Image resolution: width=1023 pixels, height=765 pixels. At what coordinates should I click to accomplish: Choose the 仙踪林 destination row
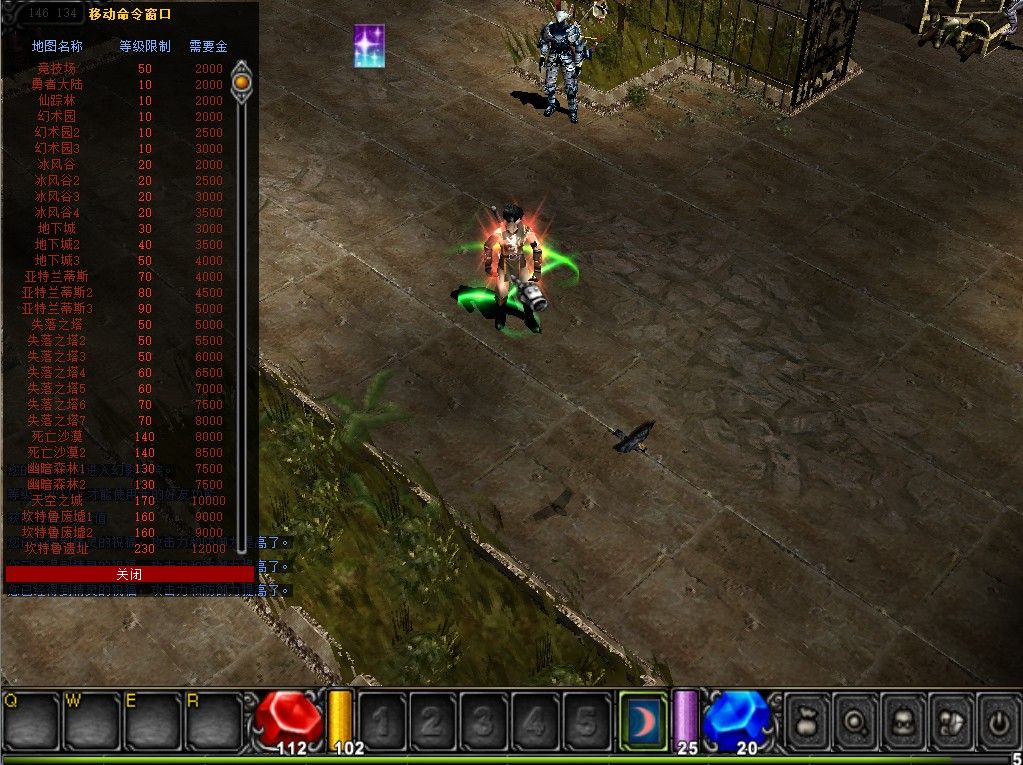(x=57, y=101)
